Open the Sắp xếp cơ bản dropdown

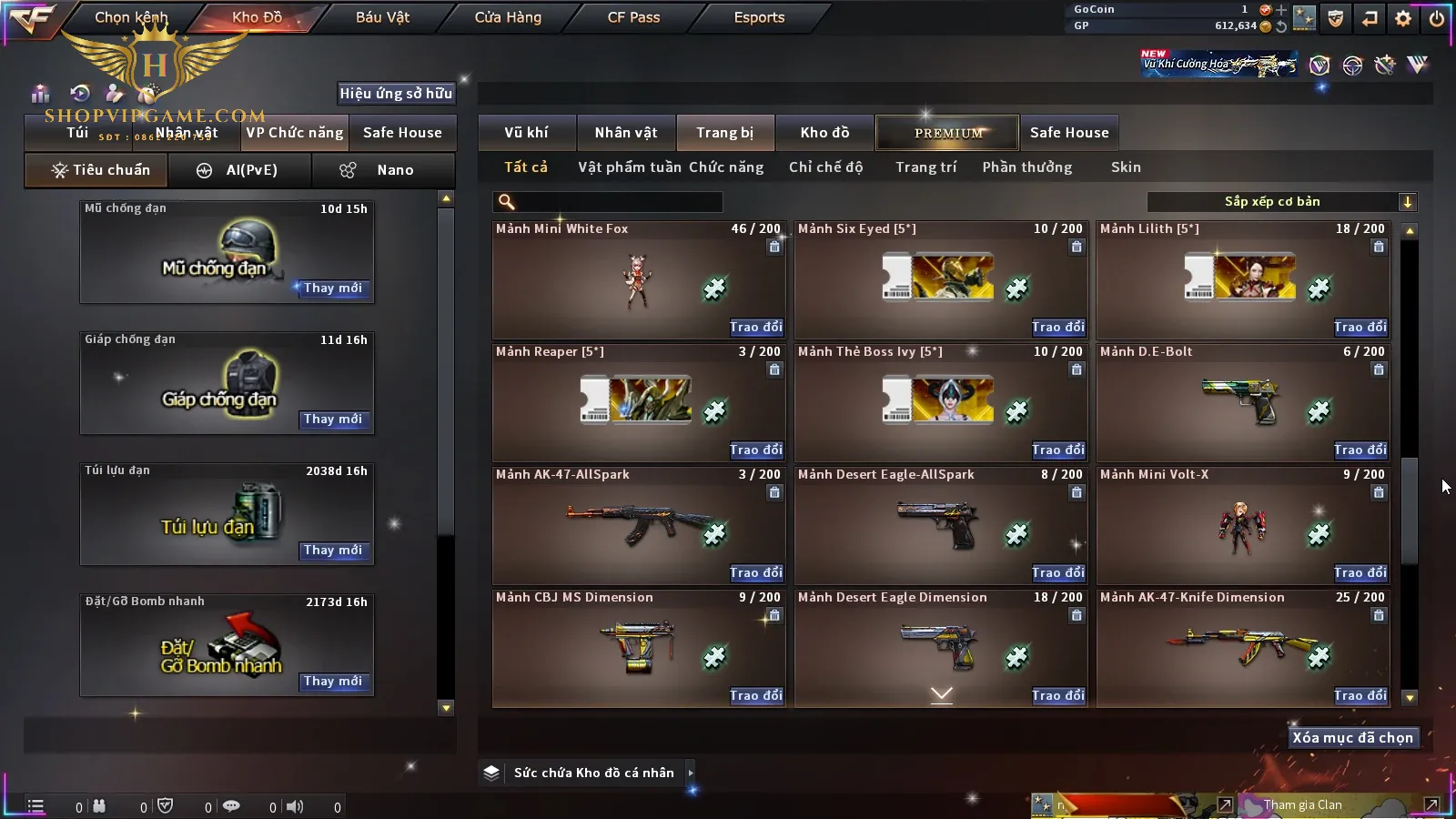[1281, 202]
